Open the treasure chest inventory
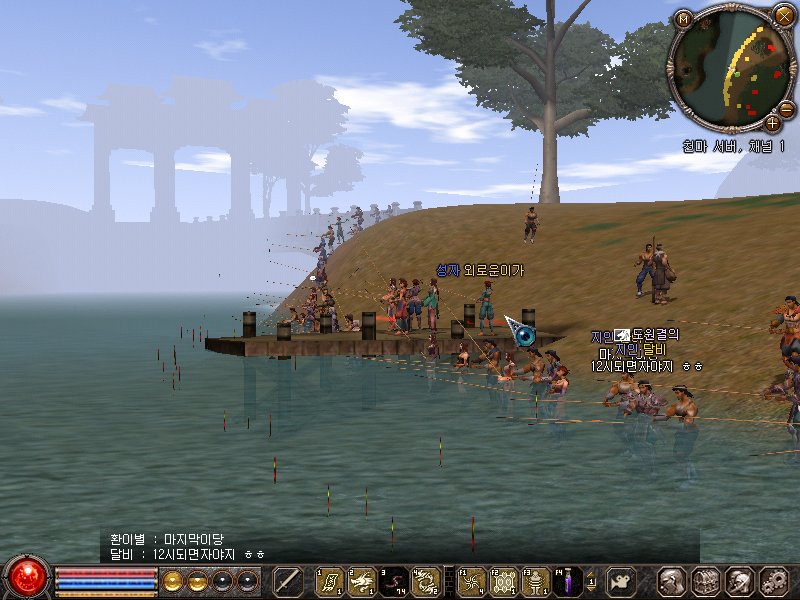Viewport: 800px width, 600px height. coord(706,580)
